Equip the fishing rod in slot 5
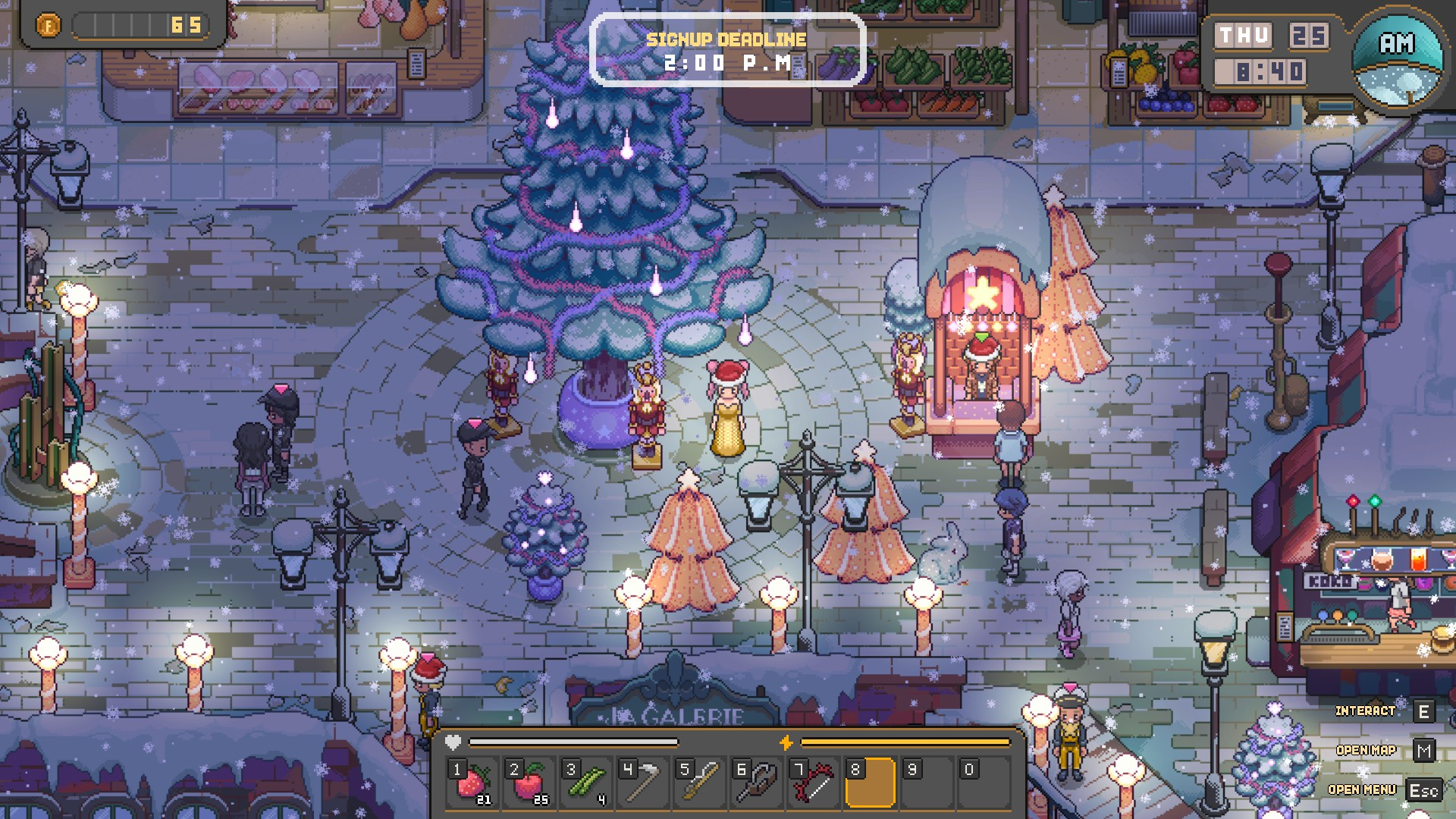This screenshot has height=819, width=1456. 700,783
